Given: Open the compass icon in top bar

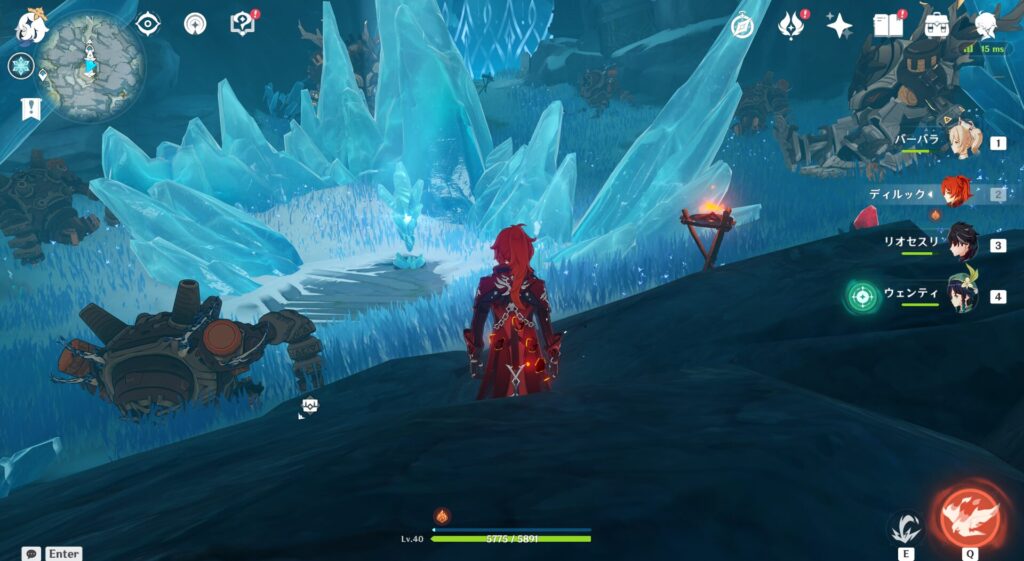Looking at the screenshot, I should (x=742, y=26).
